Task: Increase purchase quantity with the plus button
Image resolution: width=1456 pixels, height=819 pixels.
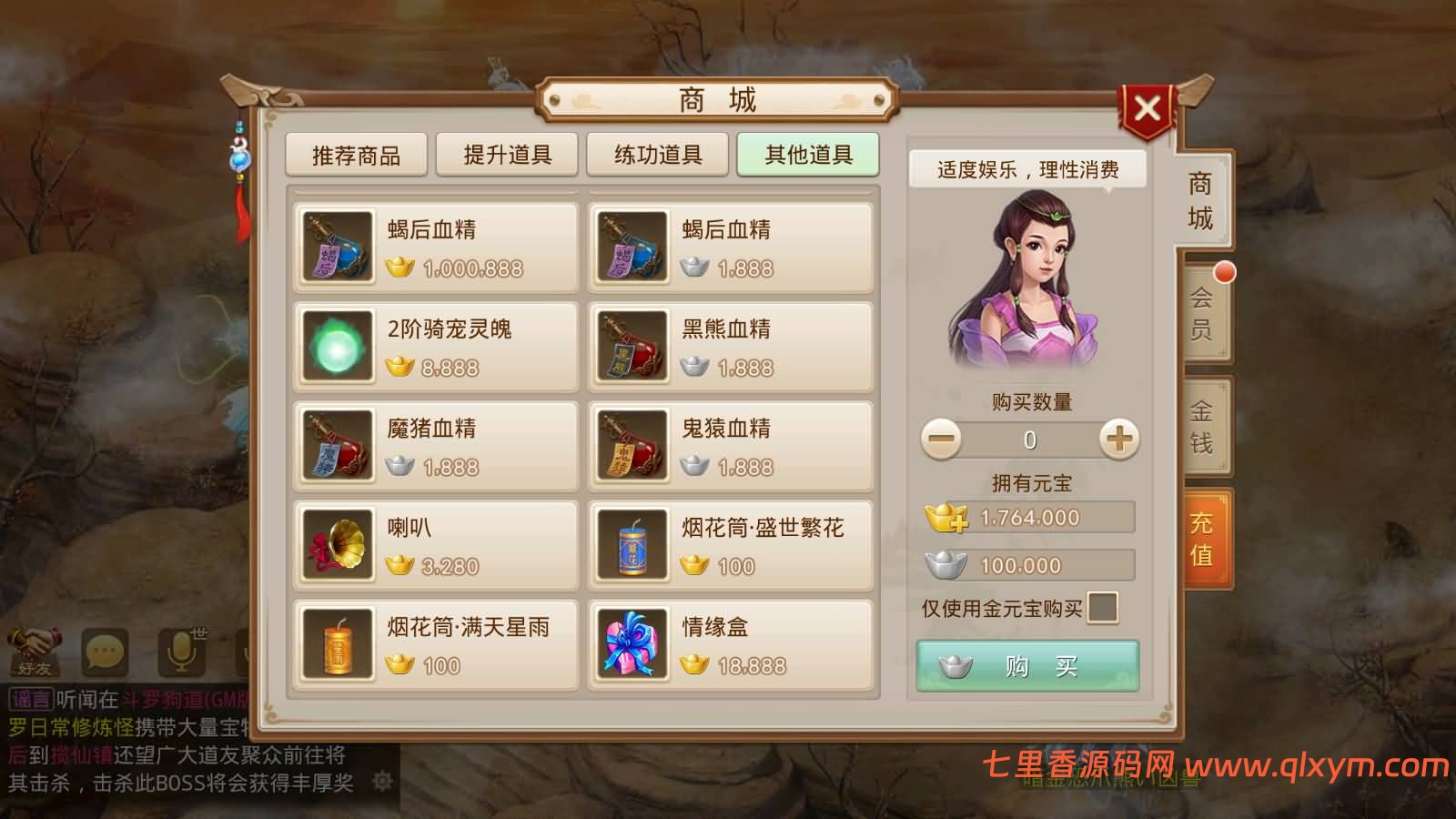Action: pos(1120,440)
